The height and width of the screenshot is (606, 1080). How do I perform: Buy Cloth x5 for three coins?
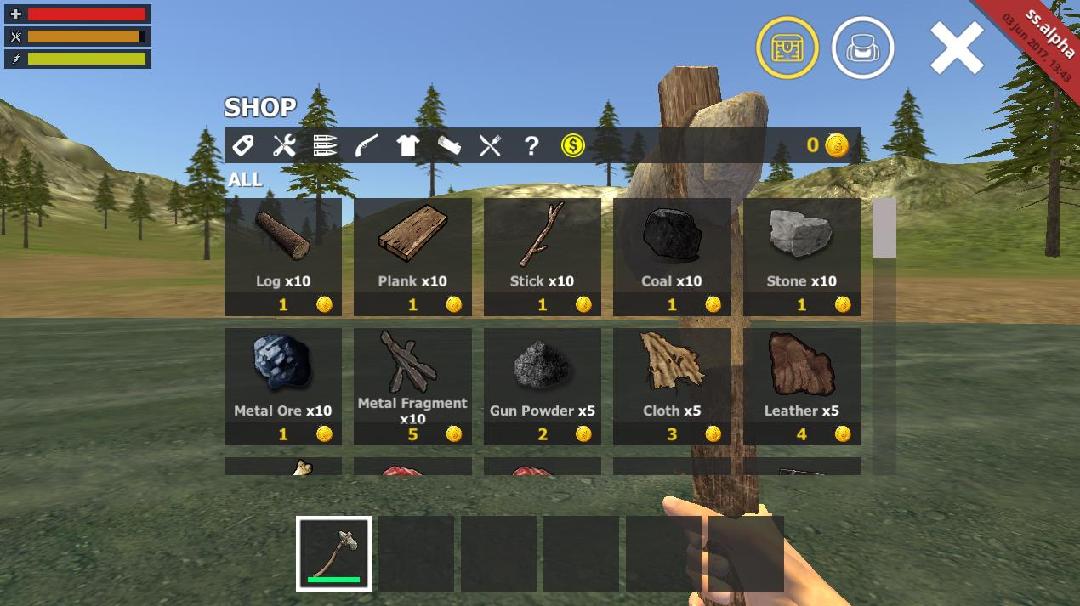click(x=672, y=386)
